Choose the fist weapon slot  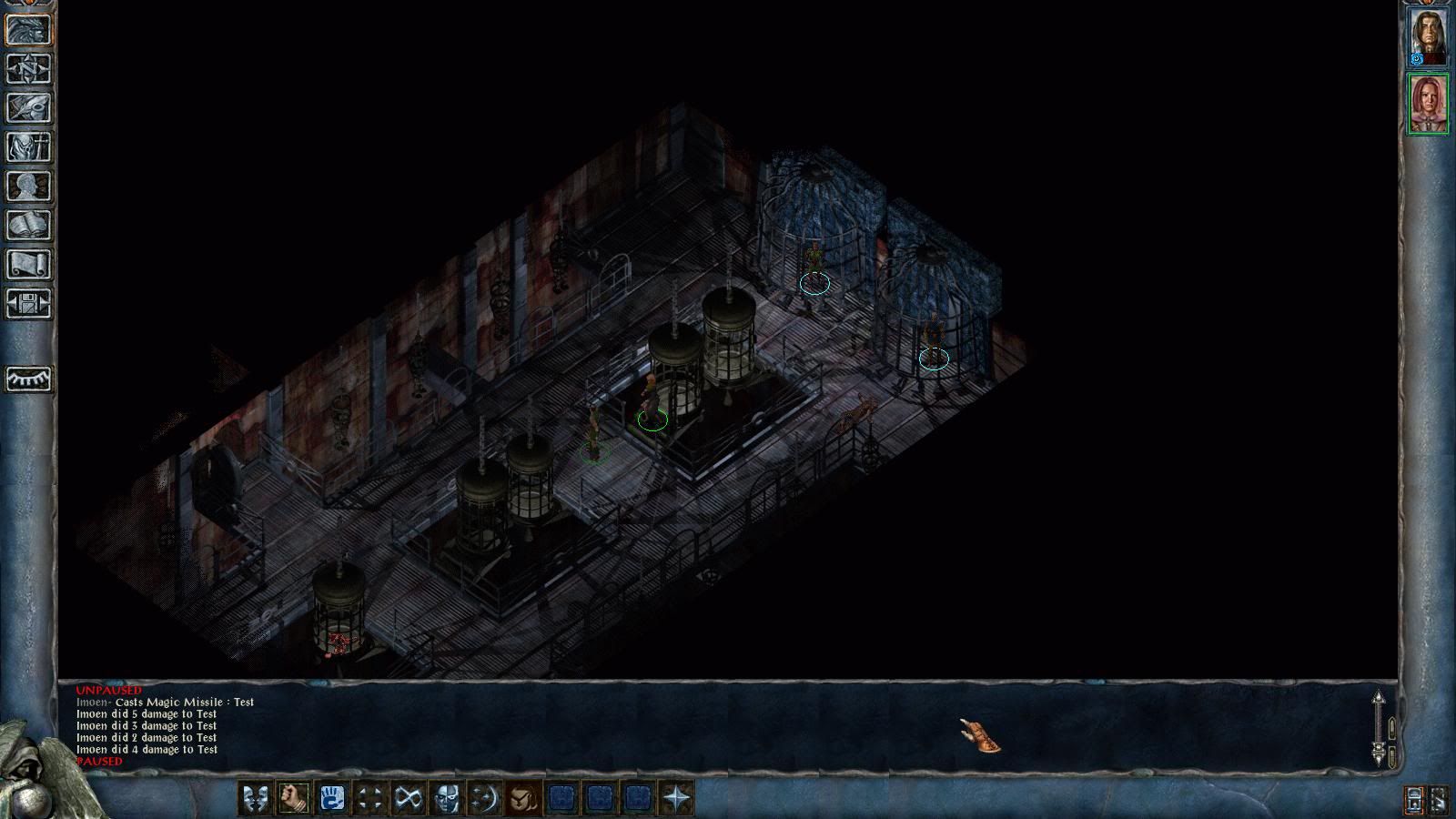click(293, 798)
